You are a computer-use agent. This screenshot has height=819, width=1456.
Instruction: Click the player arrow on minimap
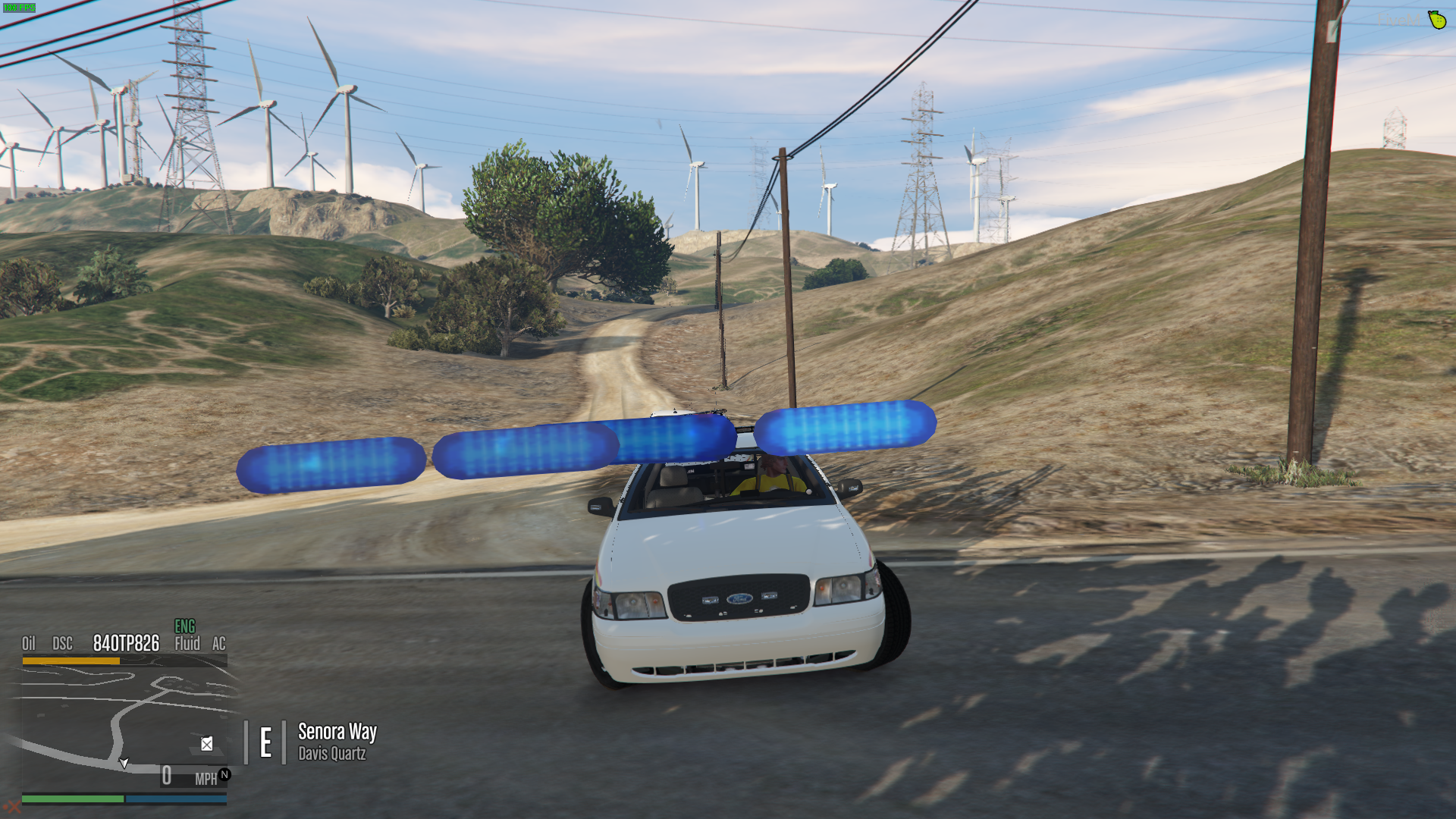click(124, 763)
